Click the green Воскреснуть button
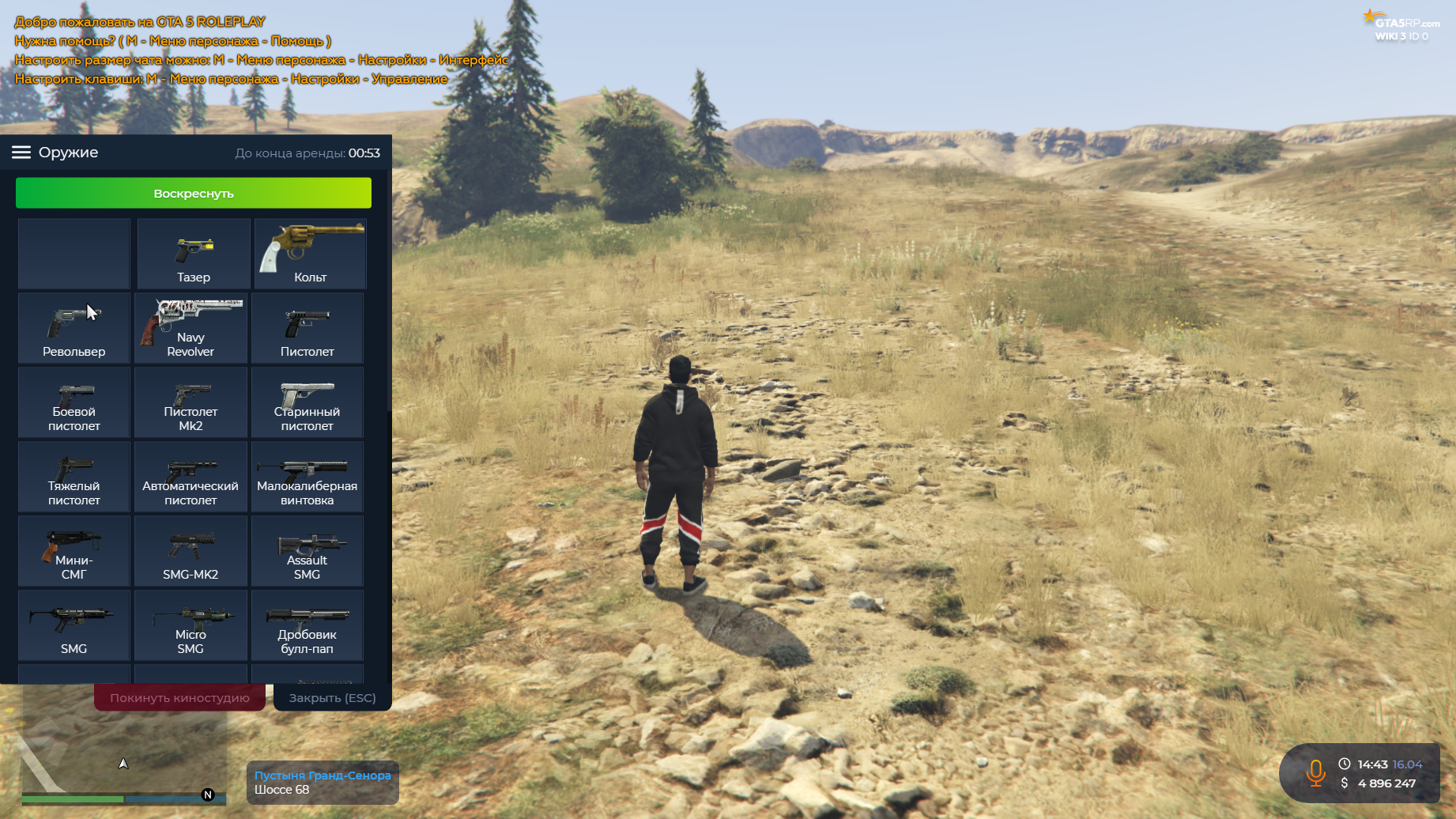 (193, 193)
